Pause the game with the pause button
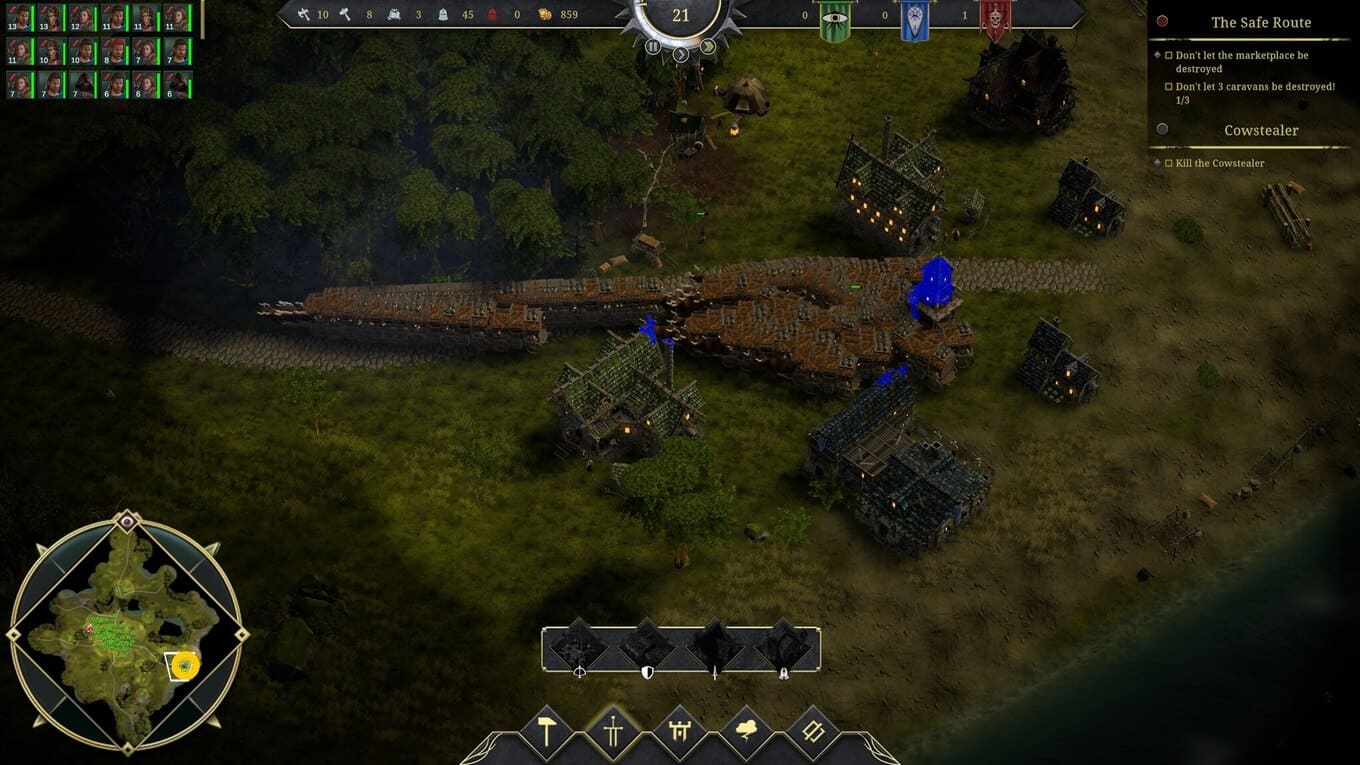1360x765 pixels. pyautogui.click(x=653, y=46)
